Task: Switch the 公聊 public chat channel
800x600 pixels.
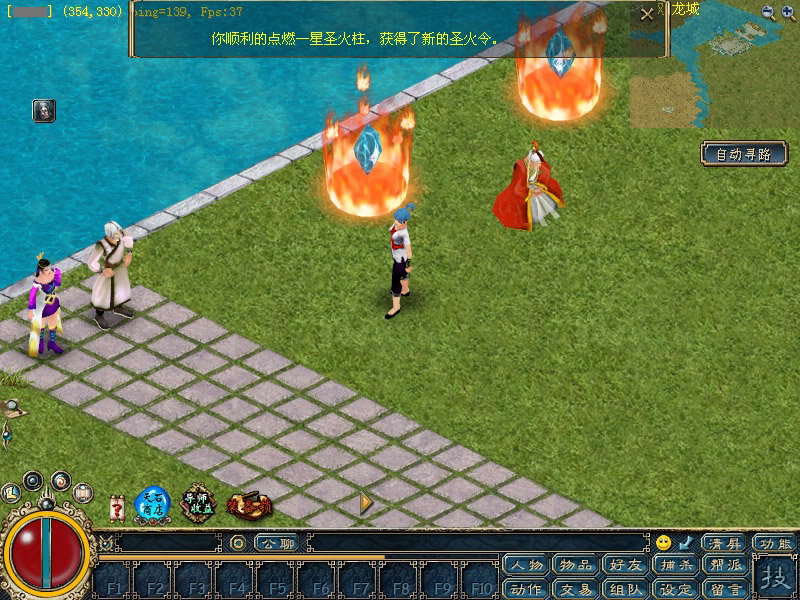Action: [277, 543]
